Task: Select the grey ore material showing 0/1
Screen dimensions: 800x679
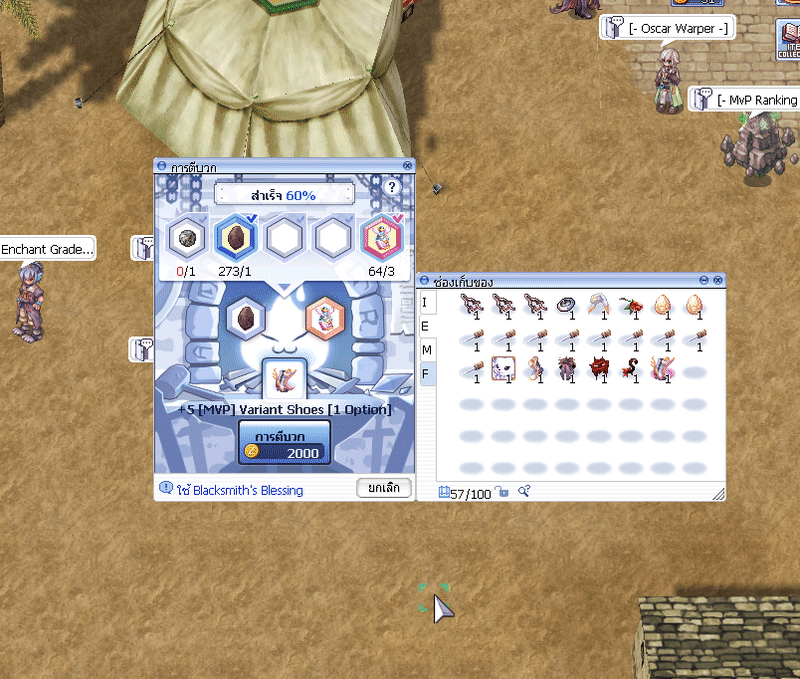Action: pos(184,238)
